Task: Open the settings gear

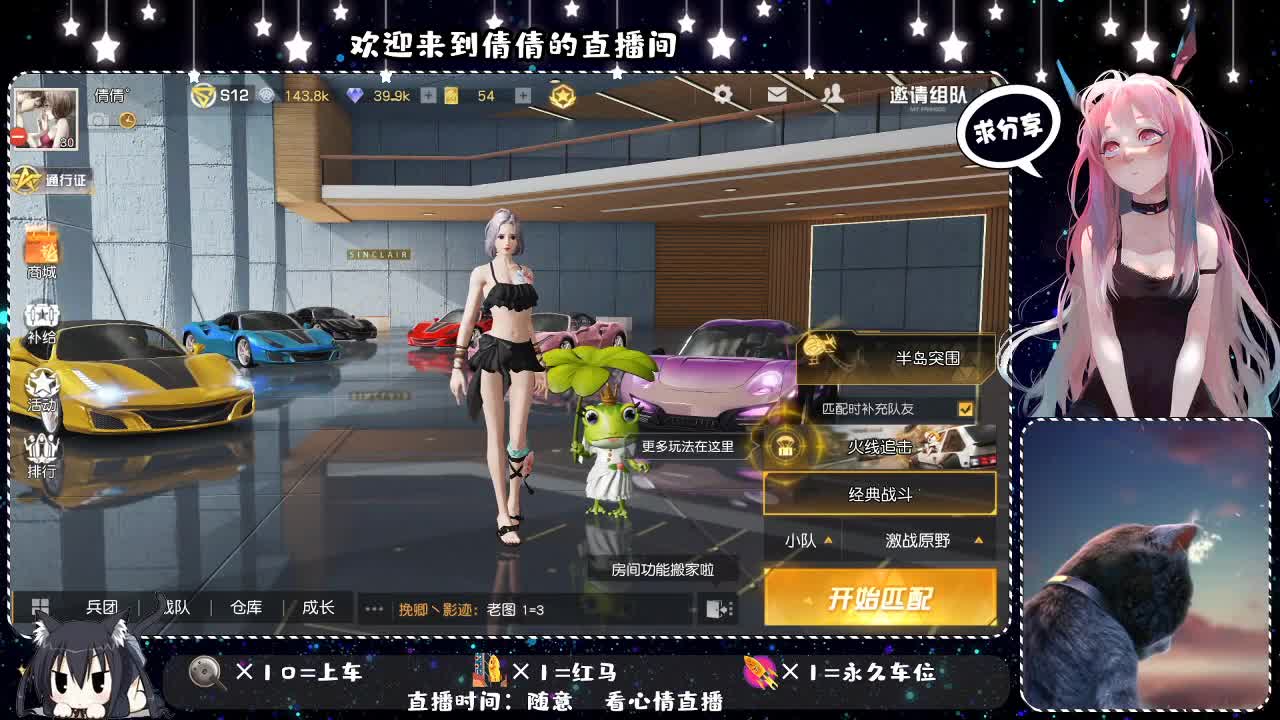Action: coord(722,96)
